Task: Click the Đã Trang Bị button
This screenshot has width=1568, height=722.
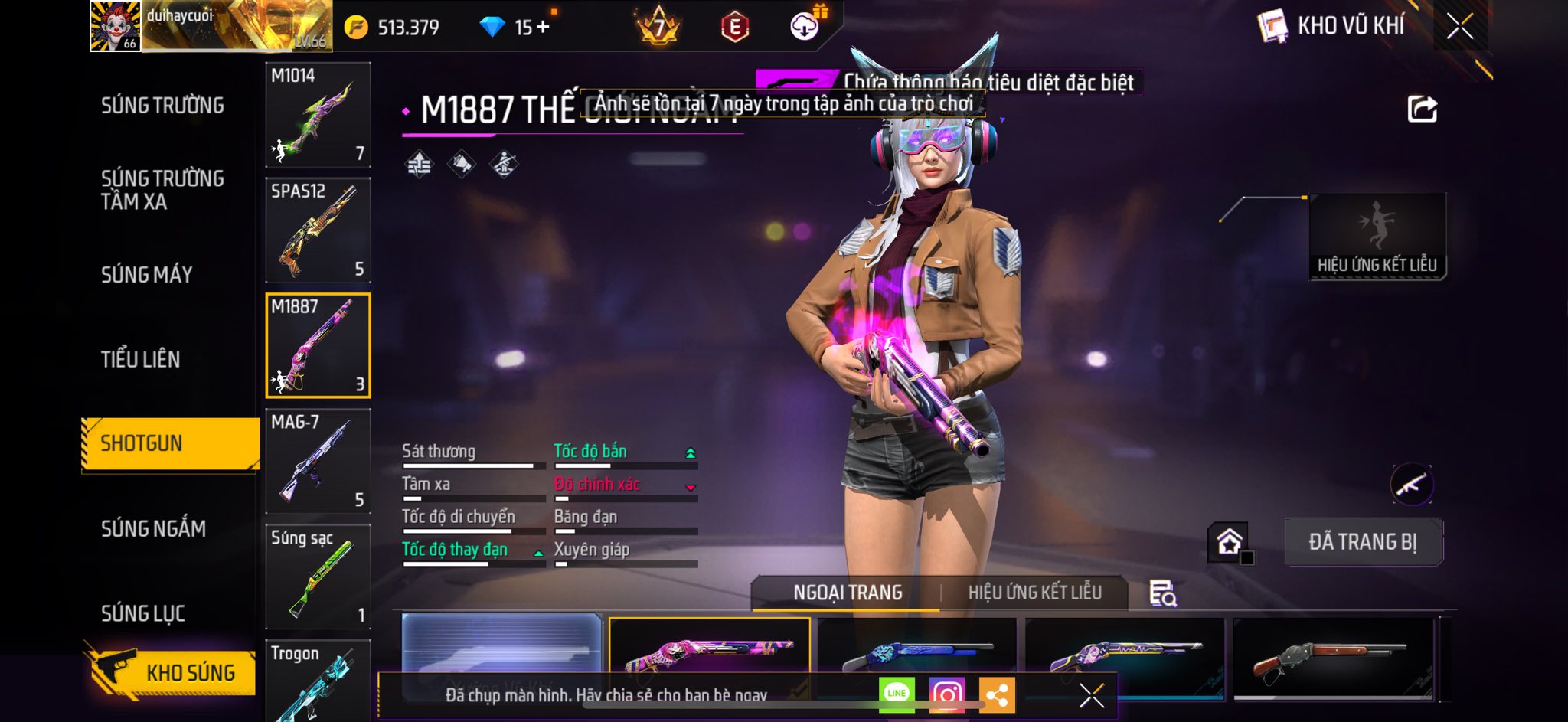Action: pyautogui.click(x=1363, y=542)
